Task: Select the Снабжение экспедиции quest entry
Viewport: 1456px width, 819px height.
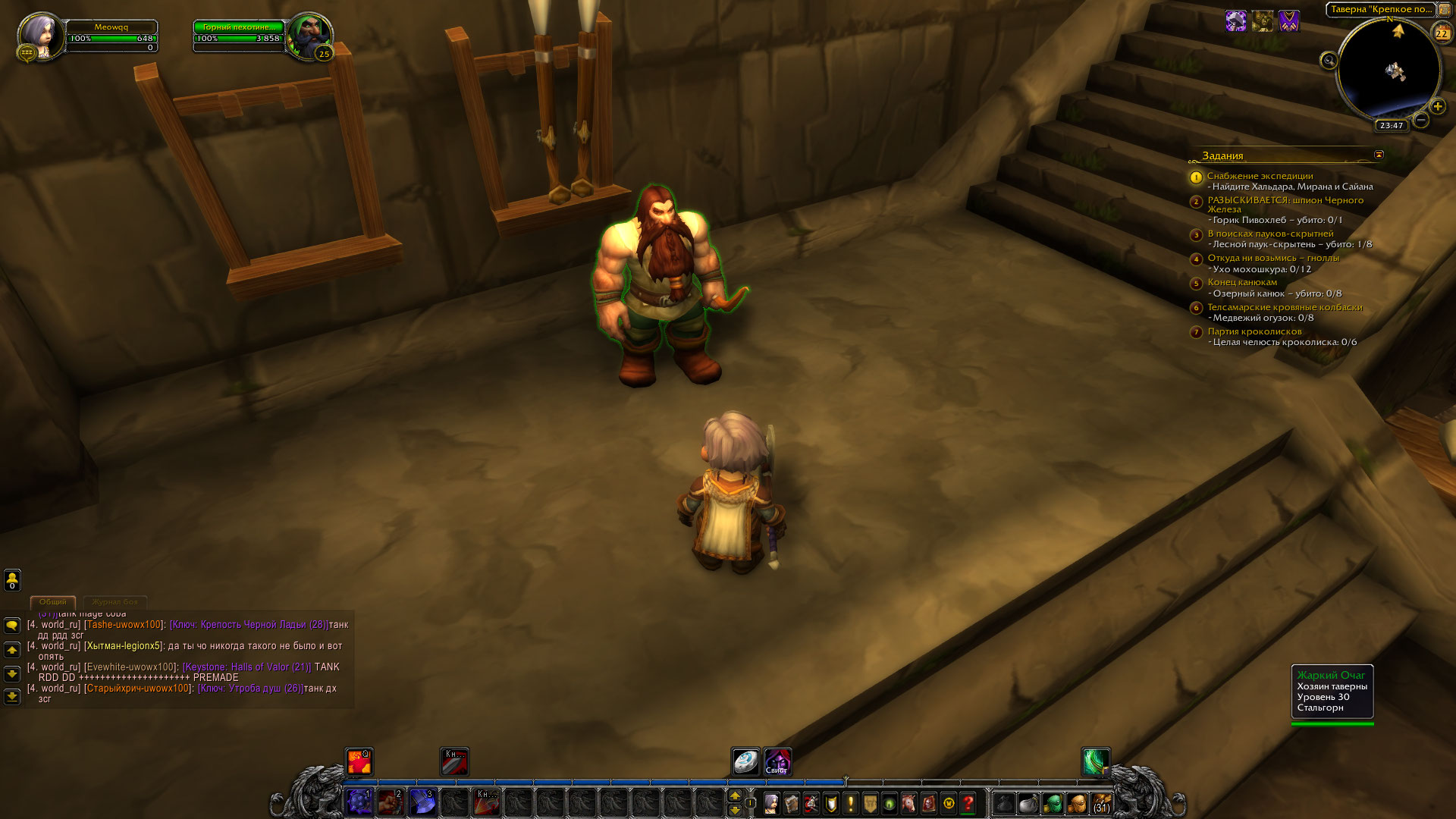Action: tap(1260, 176)
